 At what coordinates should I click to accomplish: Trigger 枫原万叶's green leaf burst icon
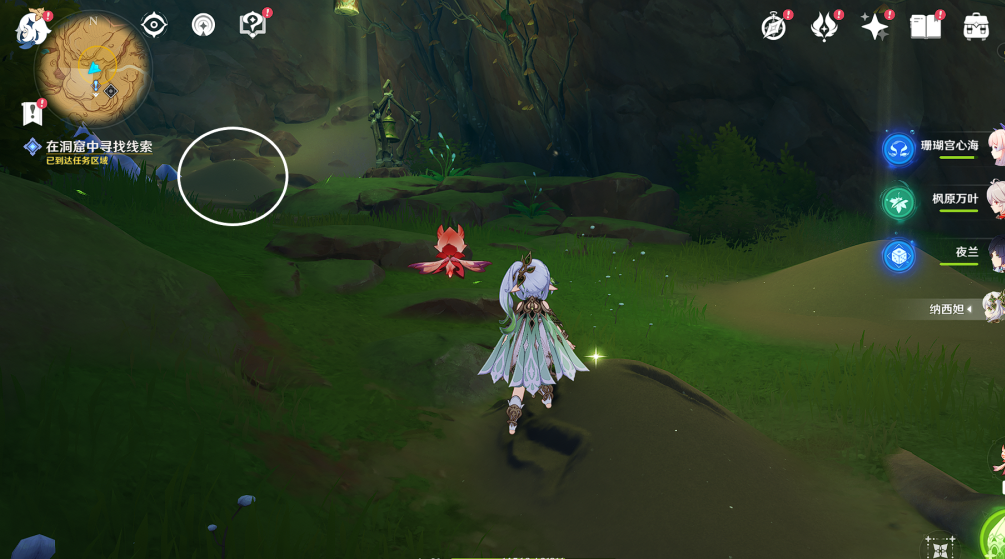click(x=898, y=202)
